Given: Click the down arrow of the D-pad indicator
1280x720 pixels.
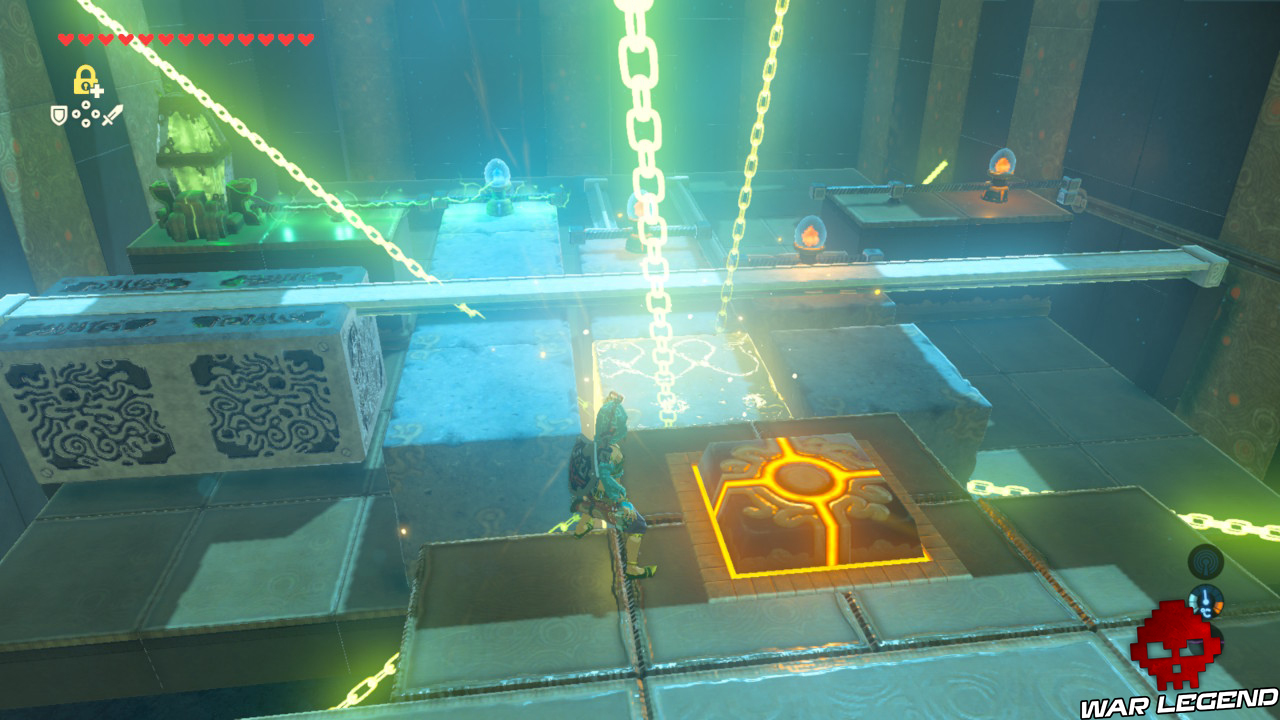Looking at the screenshot, I should tap(85, 123).
